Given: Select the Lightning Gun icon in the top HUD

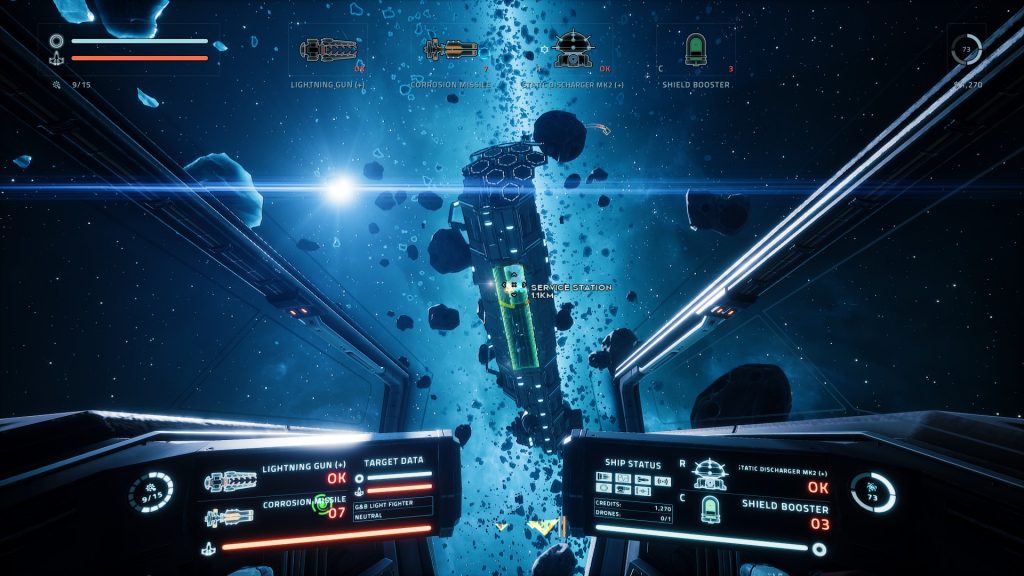Looking at the screenshot, I should (329, 49).
